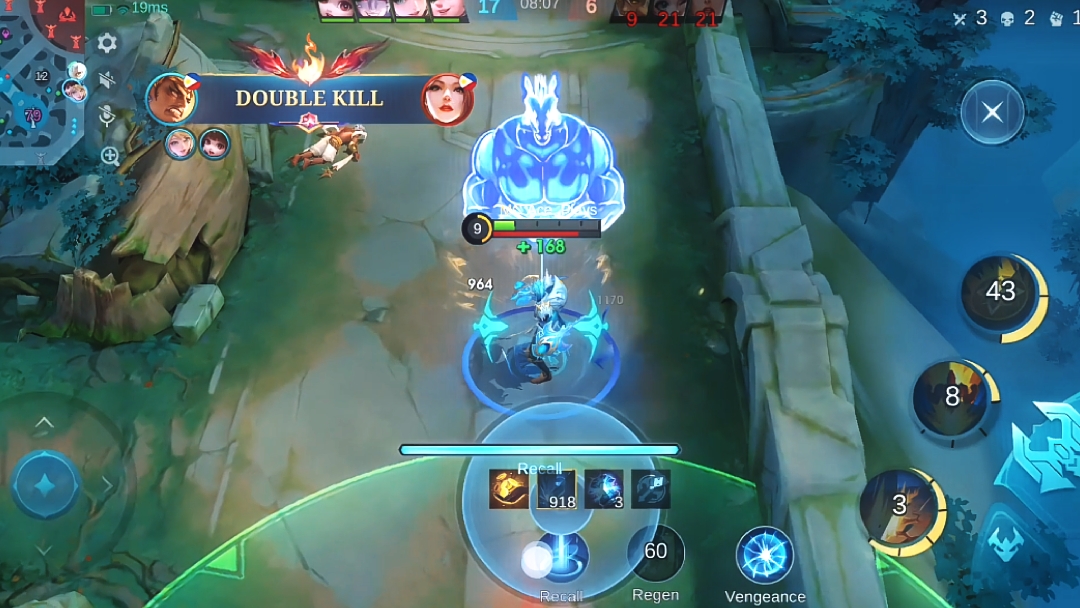This screenshot has width=1080, height=608.
Task: Tap the skill showing 8 cooldown
Action: click(951, 397)
